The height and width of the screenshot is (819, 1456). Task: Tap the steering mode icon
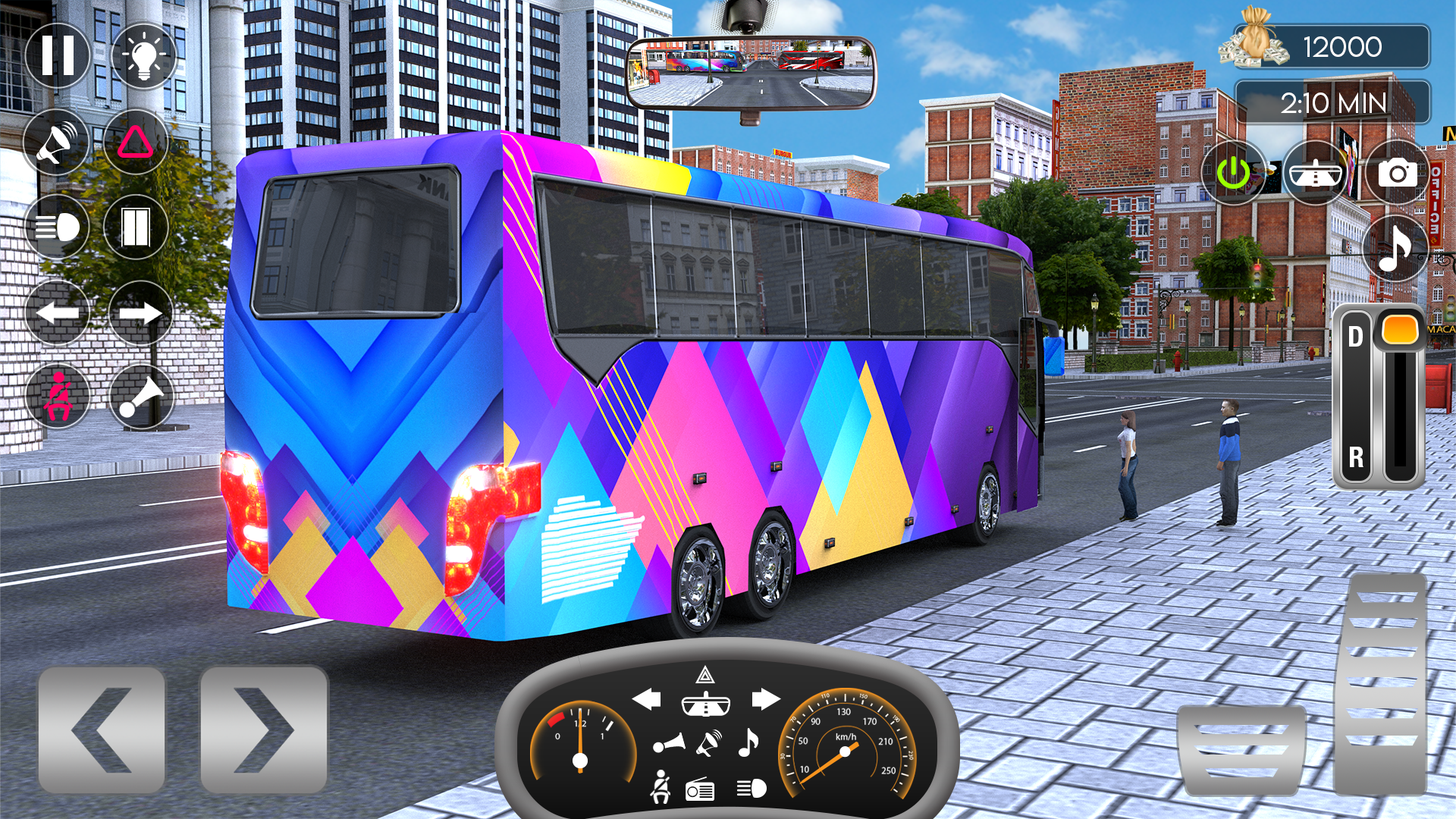pos(1314,173)
